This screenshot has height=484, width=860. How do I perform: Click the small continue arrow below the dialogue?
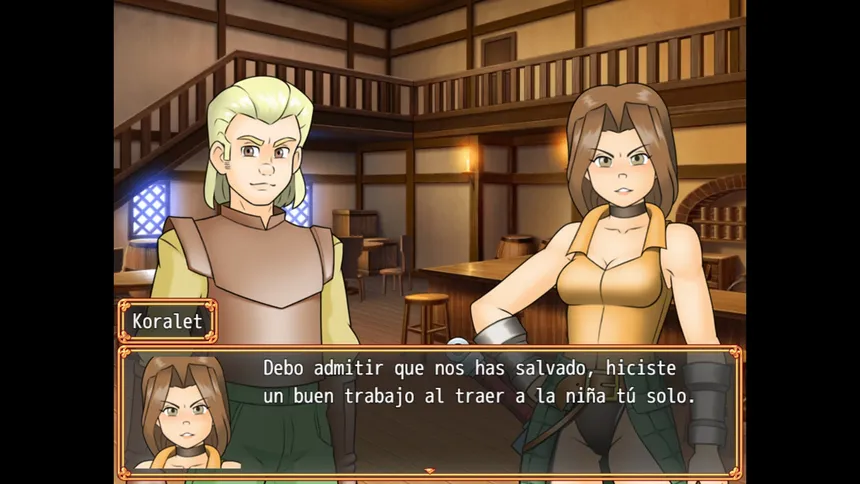(x=430, y=470)
